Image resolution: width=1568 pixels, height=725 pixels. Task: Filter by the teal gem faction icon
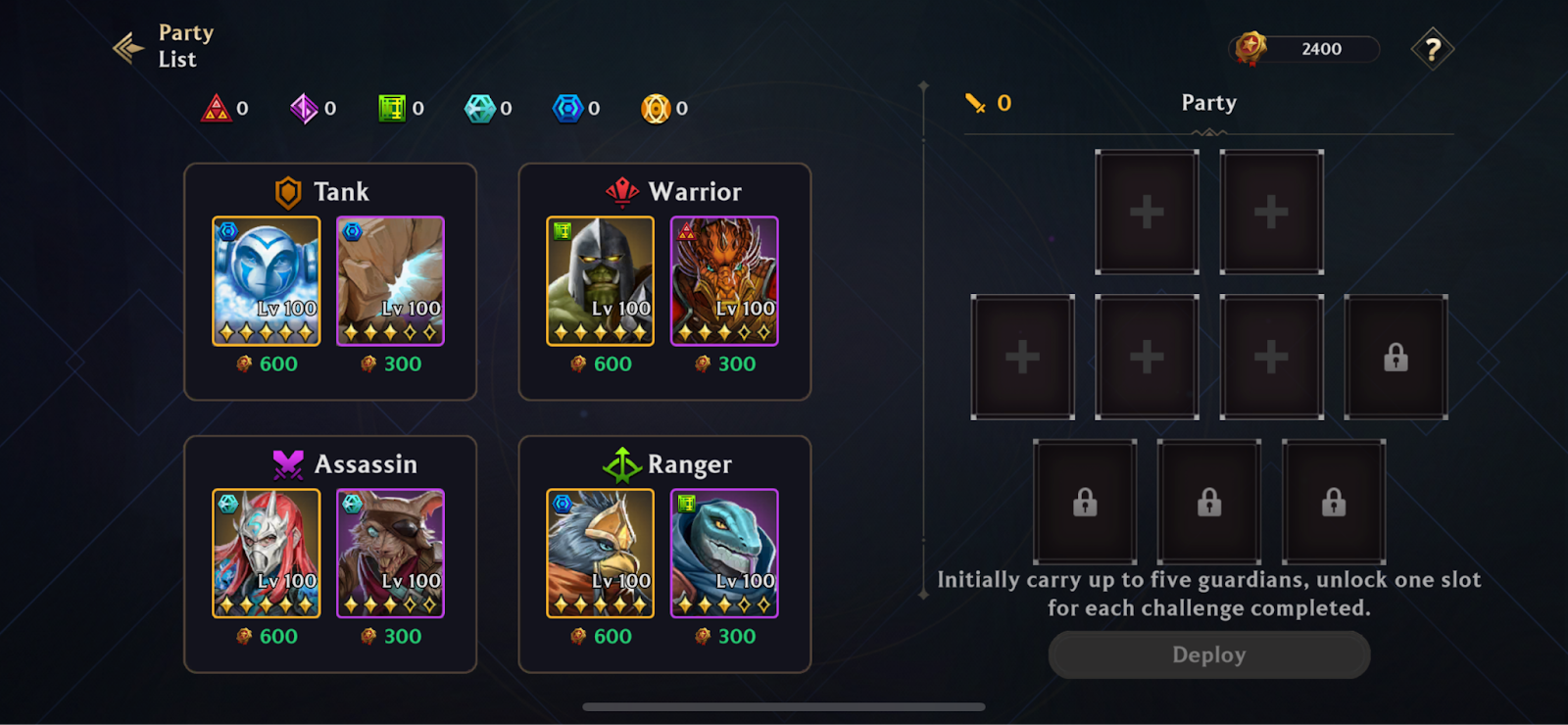(x=479, y=108)
